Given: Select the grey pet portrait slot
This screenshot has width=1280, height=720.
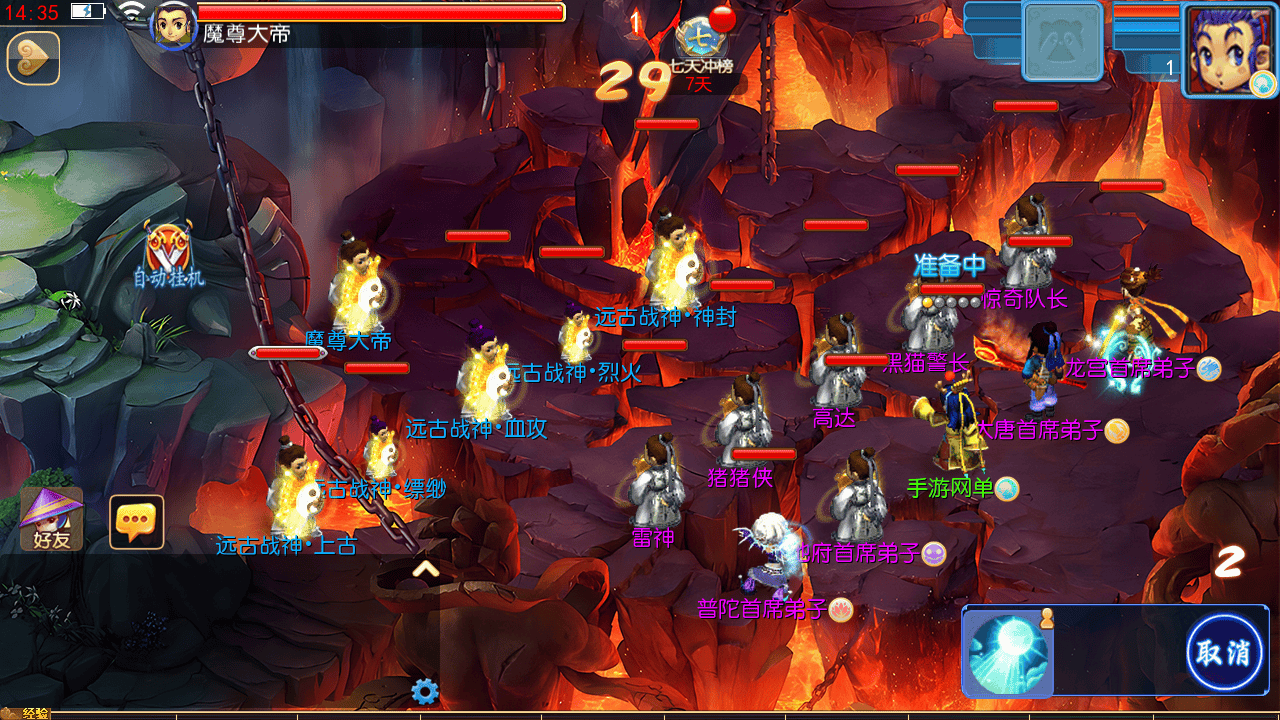Looking at the screenshot, I should (1063, 42).
